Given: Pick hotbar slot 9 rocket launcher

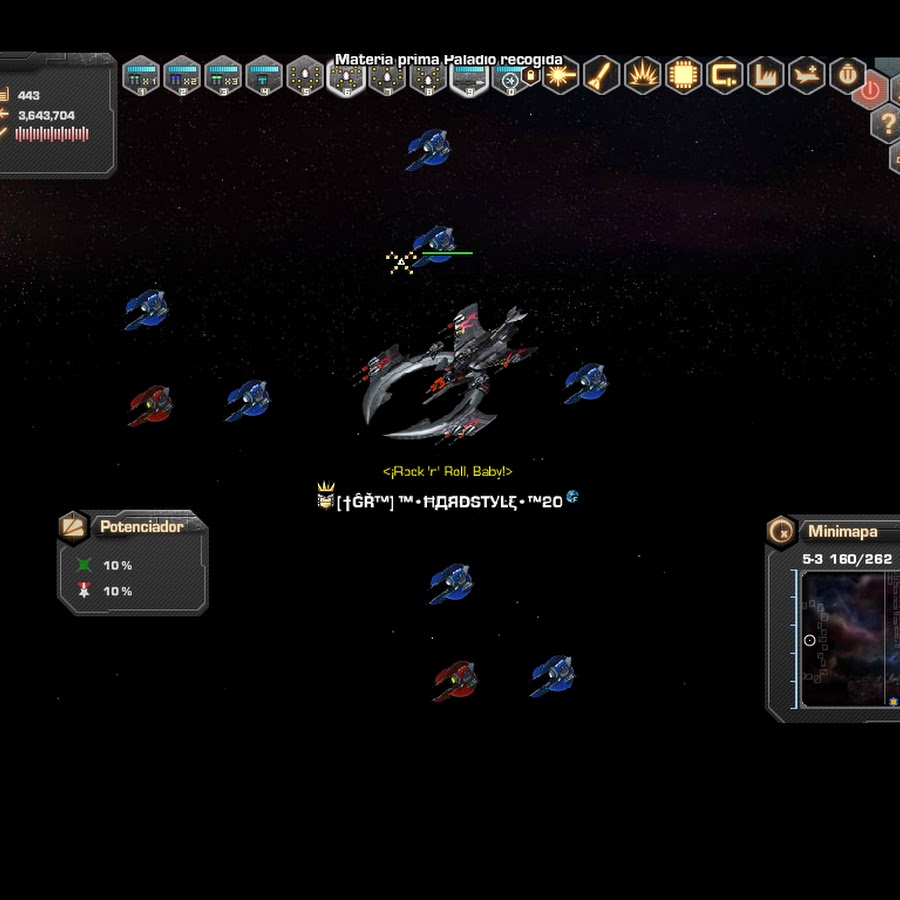Looking at the screenshot, I should click(x=469, y=76).
